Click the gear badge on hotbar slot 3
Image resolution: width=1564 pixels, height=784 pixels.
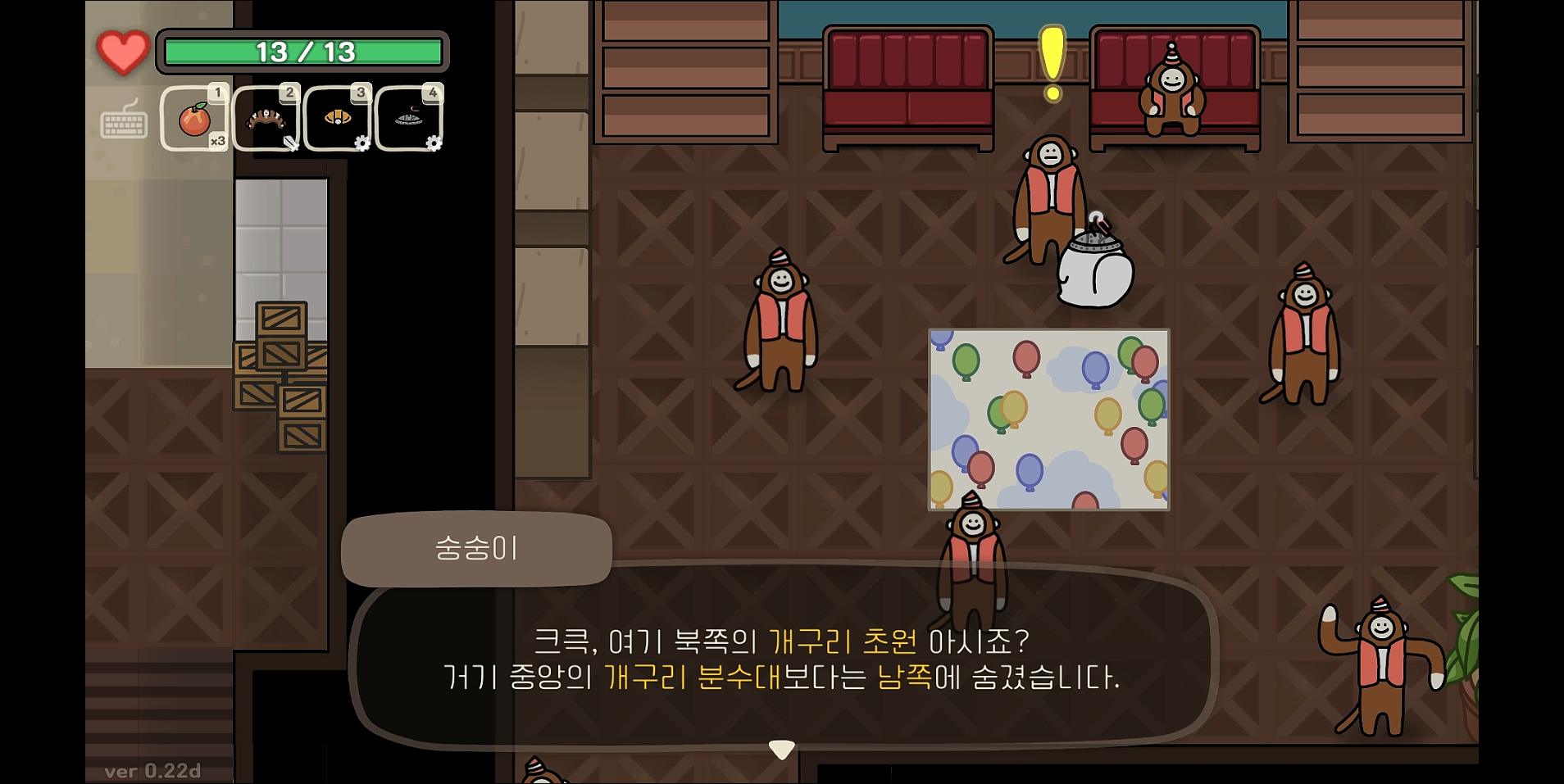[361, 143]
